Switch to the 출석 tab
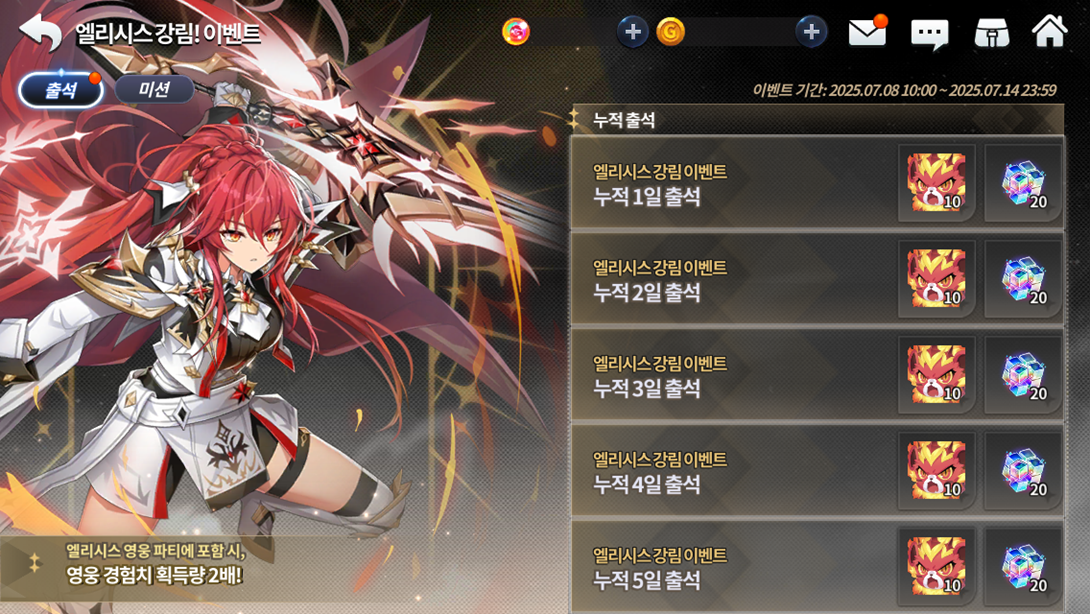Screen dimensions: 1090x614 (x=61, y=90)
